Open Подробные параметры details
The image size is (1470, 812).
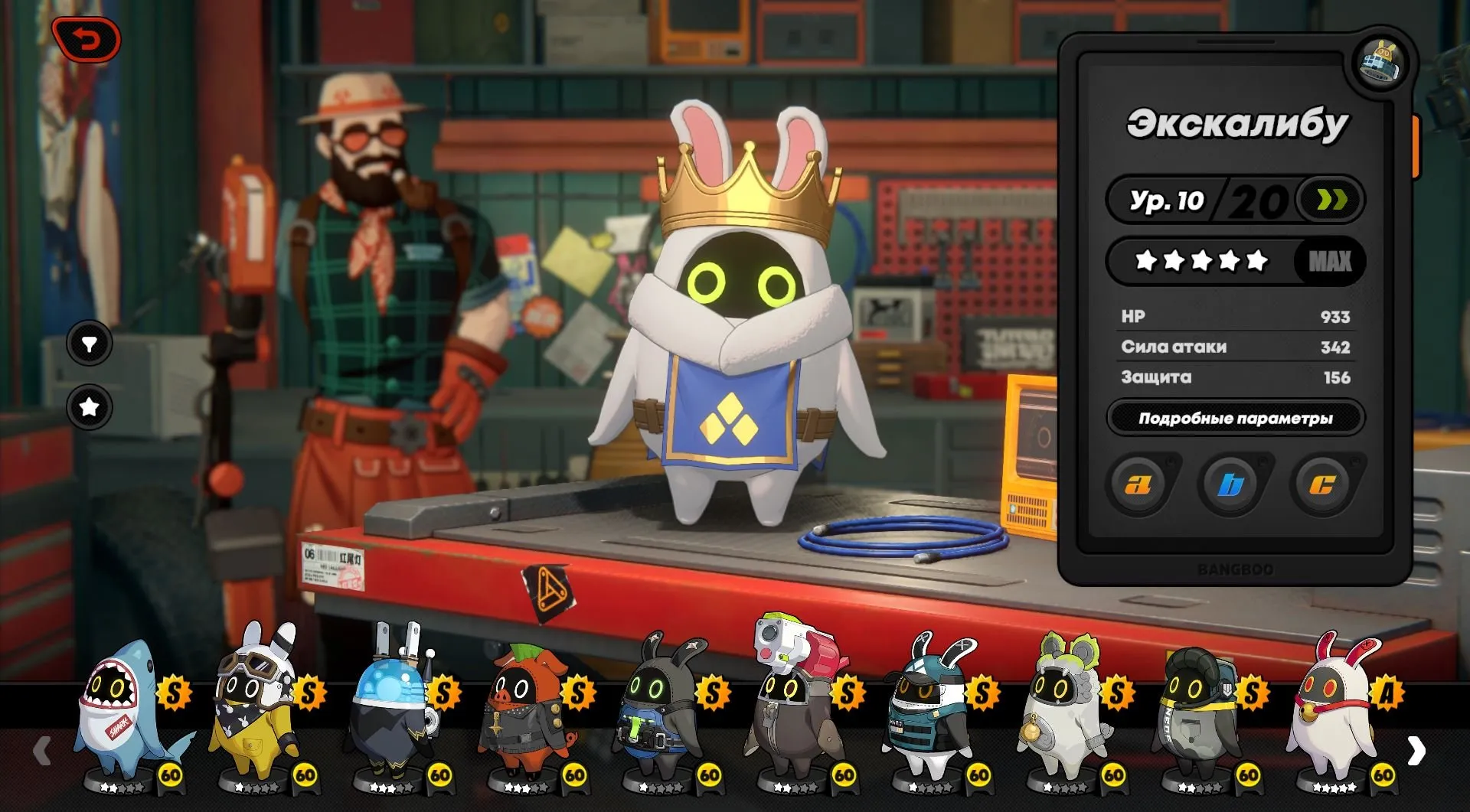[x=1235, y=419]
